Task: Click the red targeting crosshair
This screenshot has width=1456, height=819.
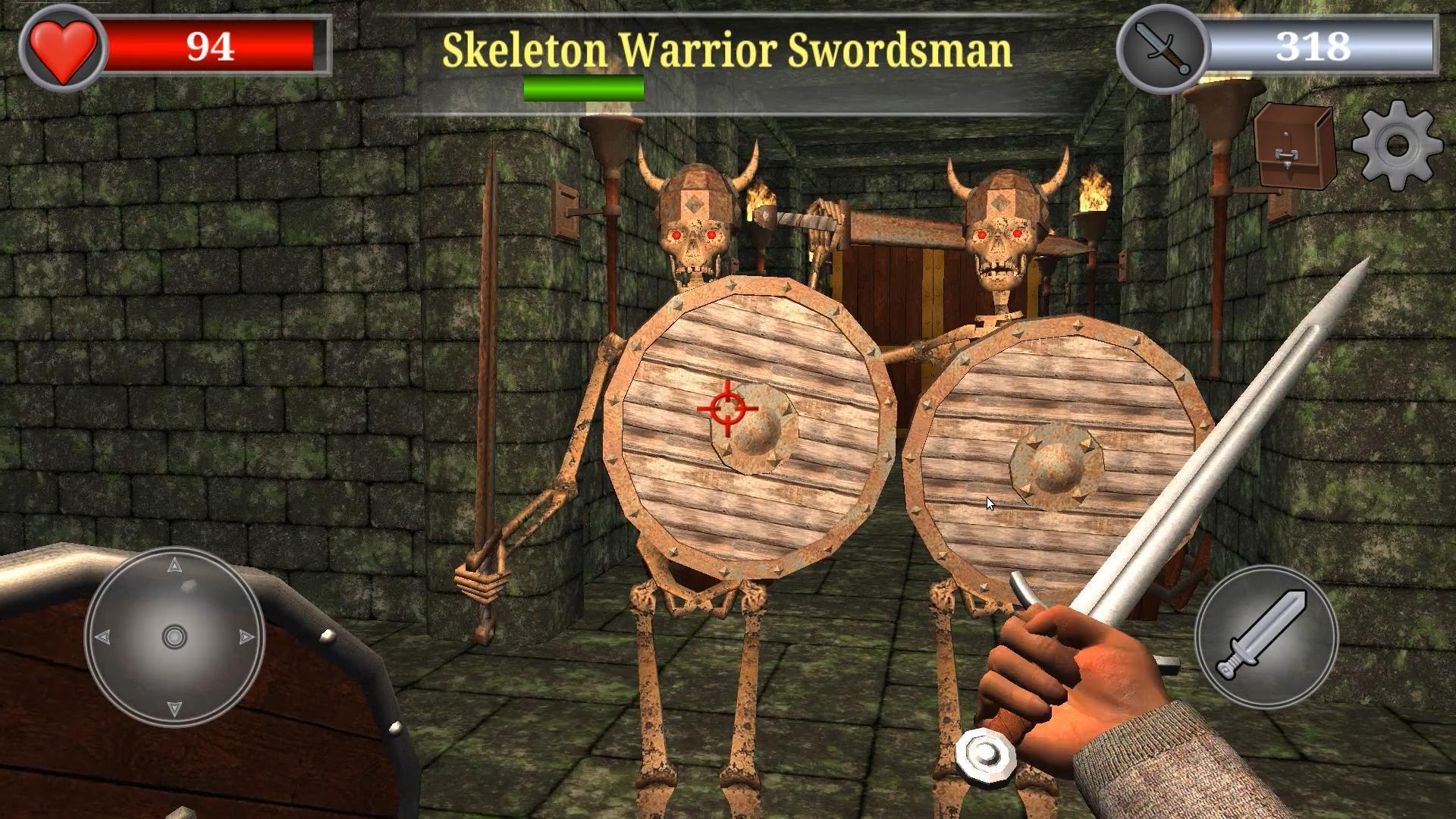Action: 726,409
